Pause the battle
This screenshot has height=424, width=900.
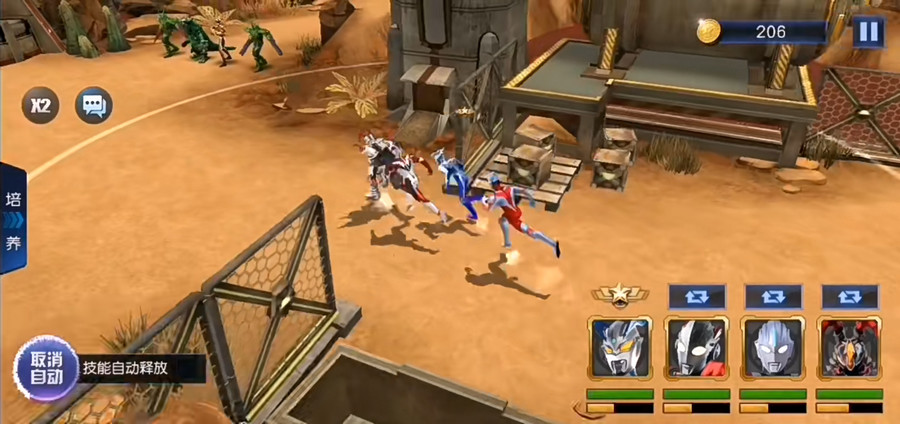[868, 32]
